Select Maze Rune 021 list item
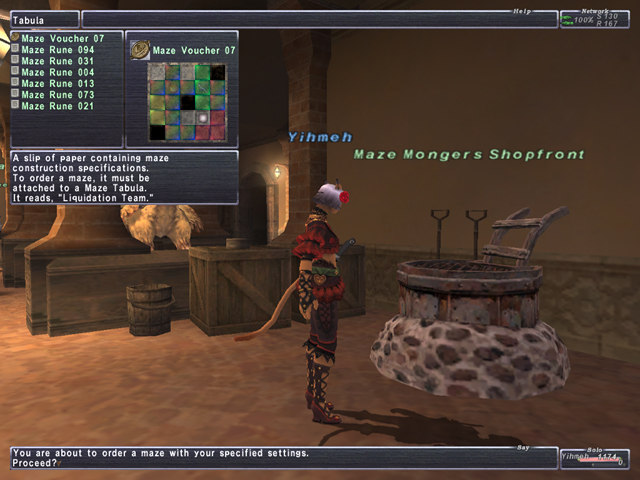 58,106
